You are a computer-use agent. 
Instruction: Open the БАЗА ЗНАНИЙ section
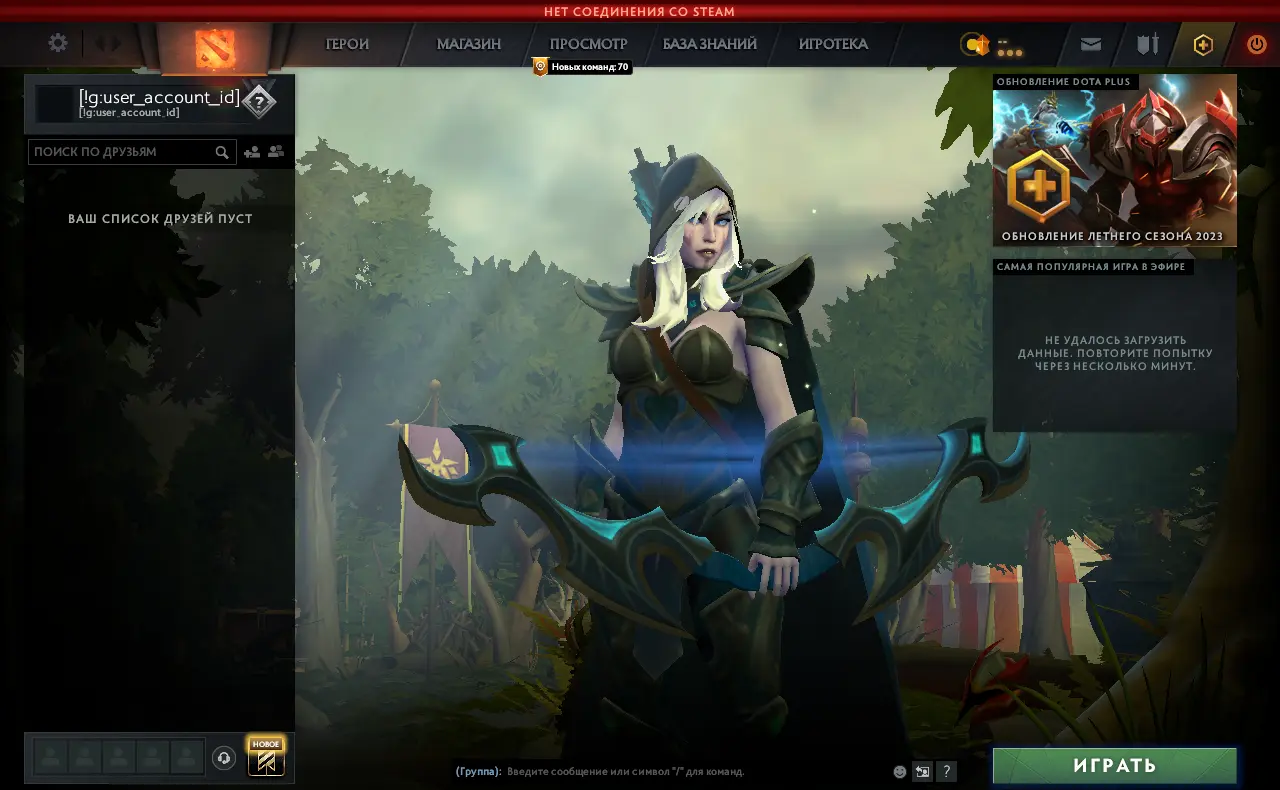tap(710, 44)
